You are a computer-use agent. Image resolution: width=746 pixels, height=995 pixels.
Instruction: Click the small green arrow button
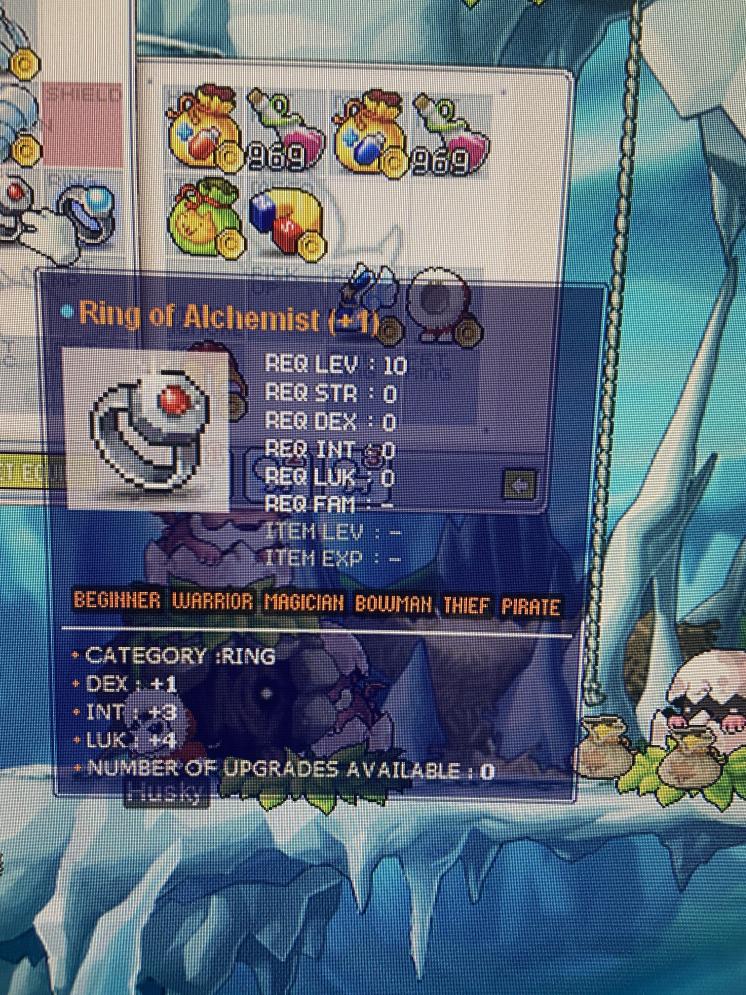pos(520,486)
